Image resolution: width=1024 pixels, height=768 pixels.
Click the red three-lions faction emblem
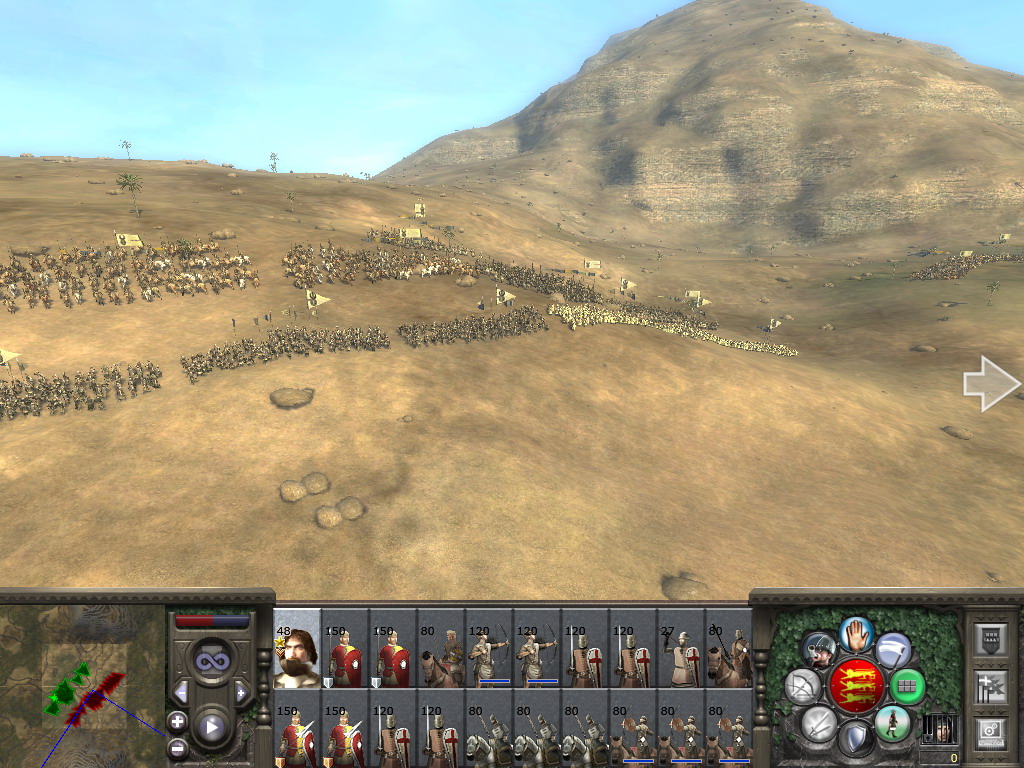pyautogui.click(x=856, y=686)
